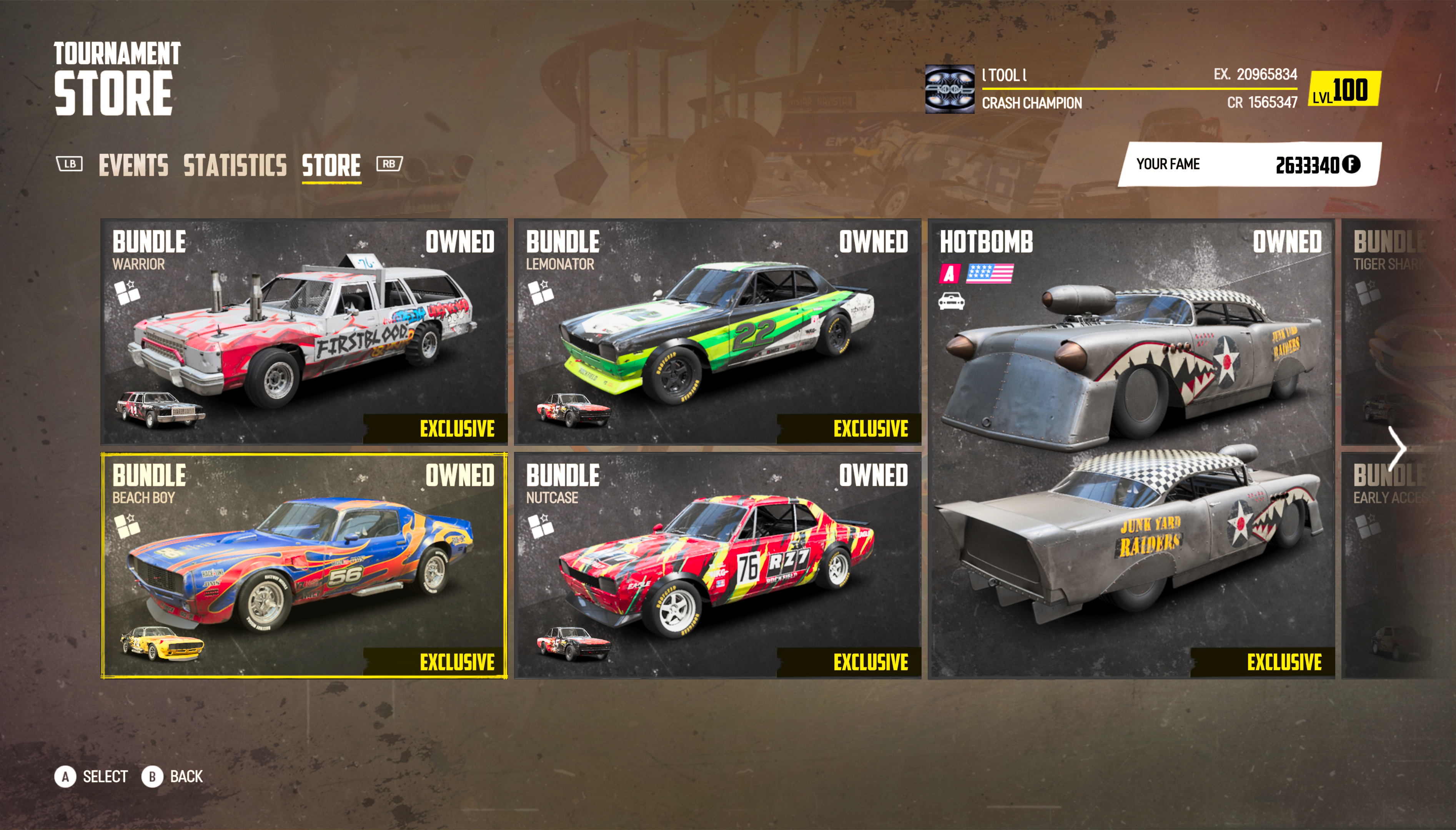The image size is (1456, 830).
Task: Show next store items with right arrow
Action: coord(1398,449)
